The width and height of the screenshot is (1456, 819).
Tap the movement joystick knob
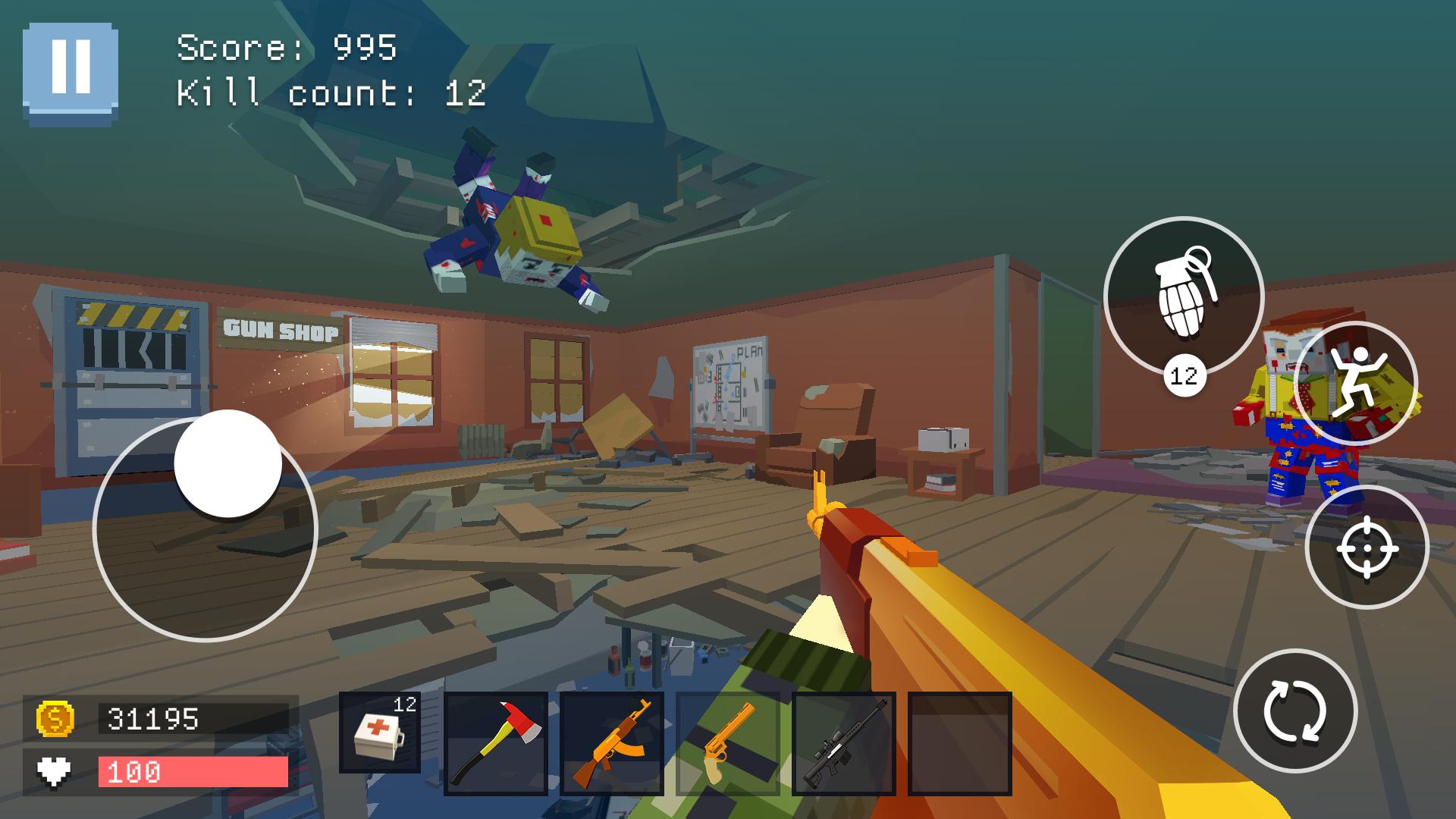click(227, 463)
